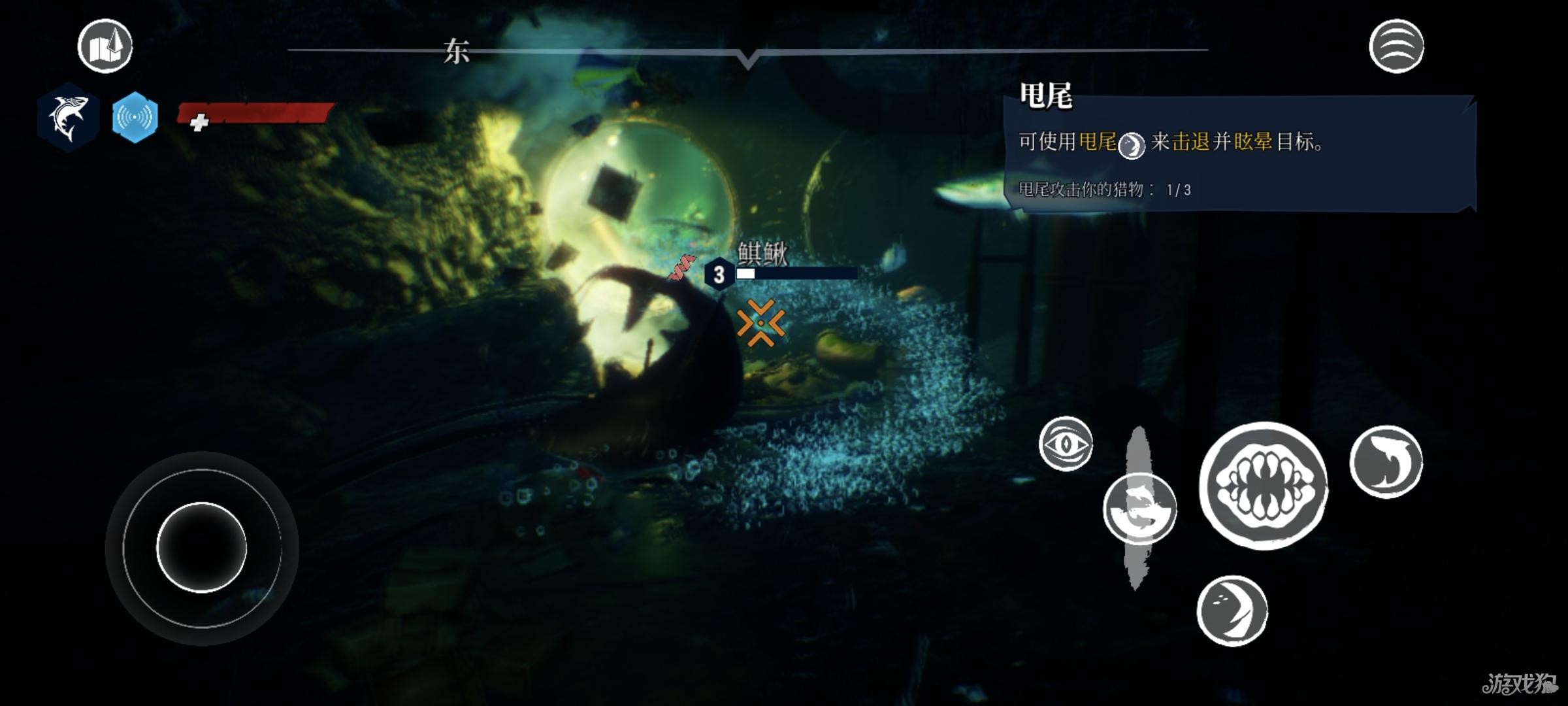Open the map icon
Screen dimensions: 1568x706
click(105, 46)
